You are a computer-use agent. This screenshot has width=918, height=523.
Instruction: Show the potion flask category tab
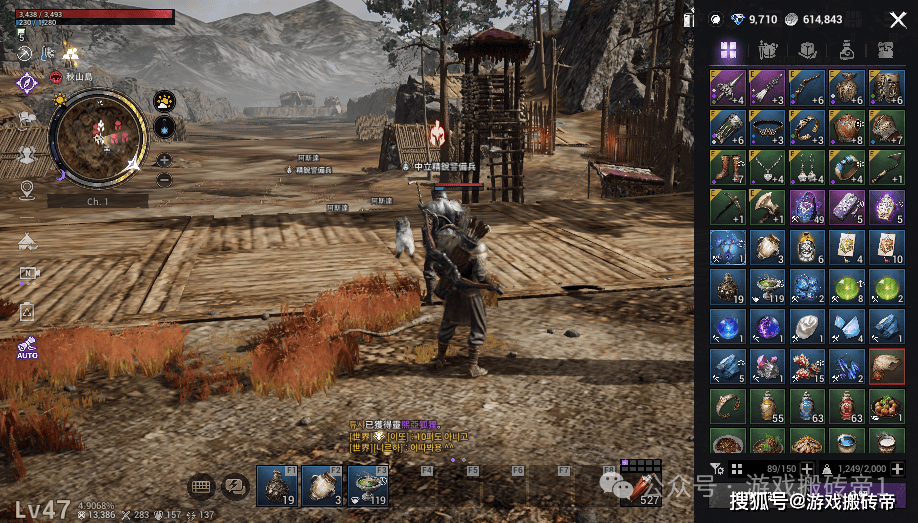tap(846, 51)
